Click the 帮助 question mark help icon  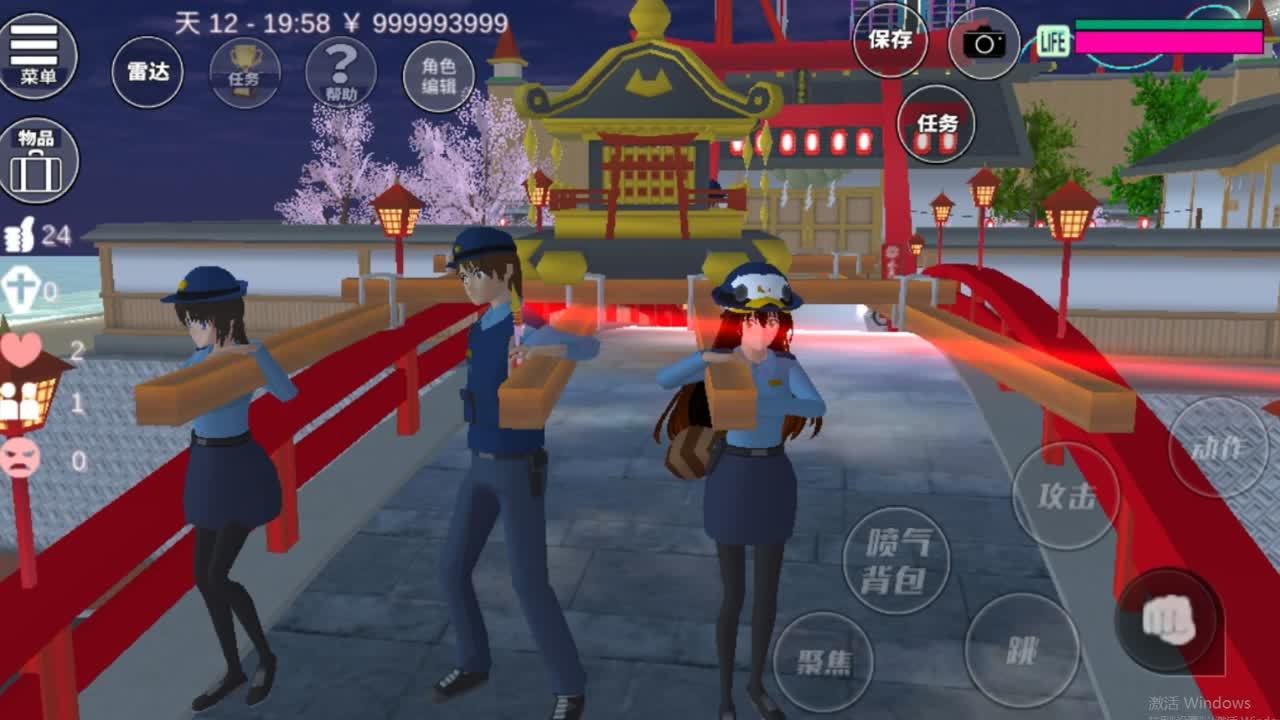[340, 70]
